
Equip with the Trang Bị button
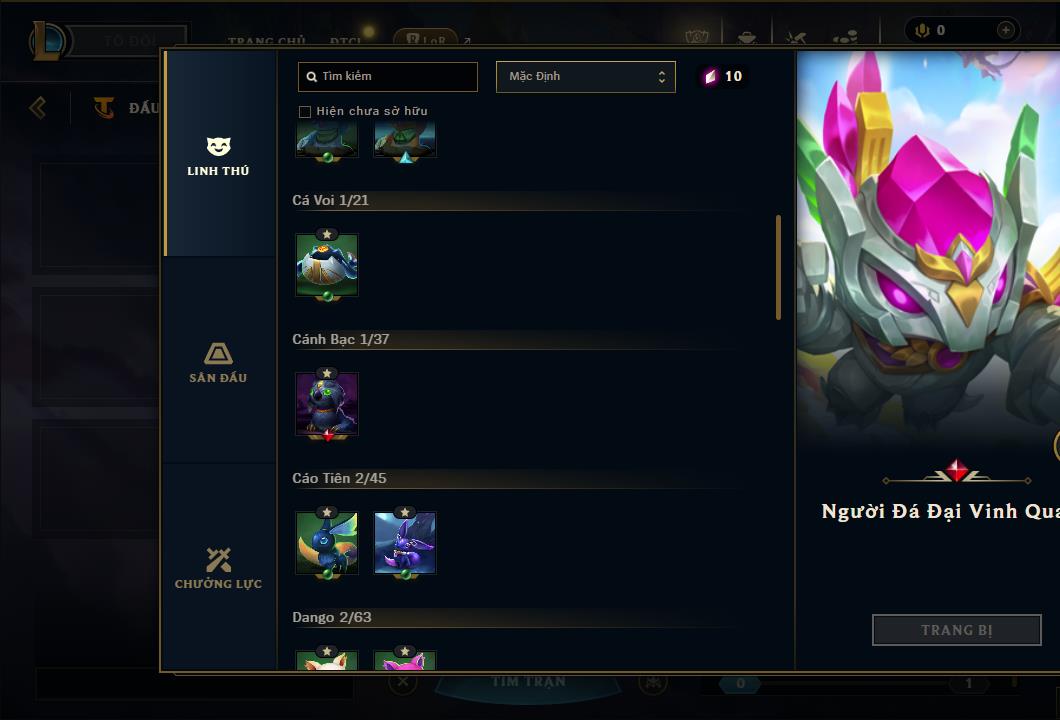point(956,630)
